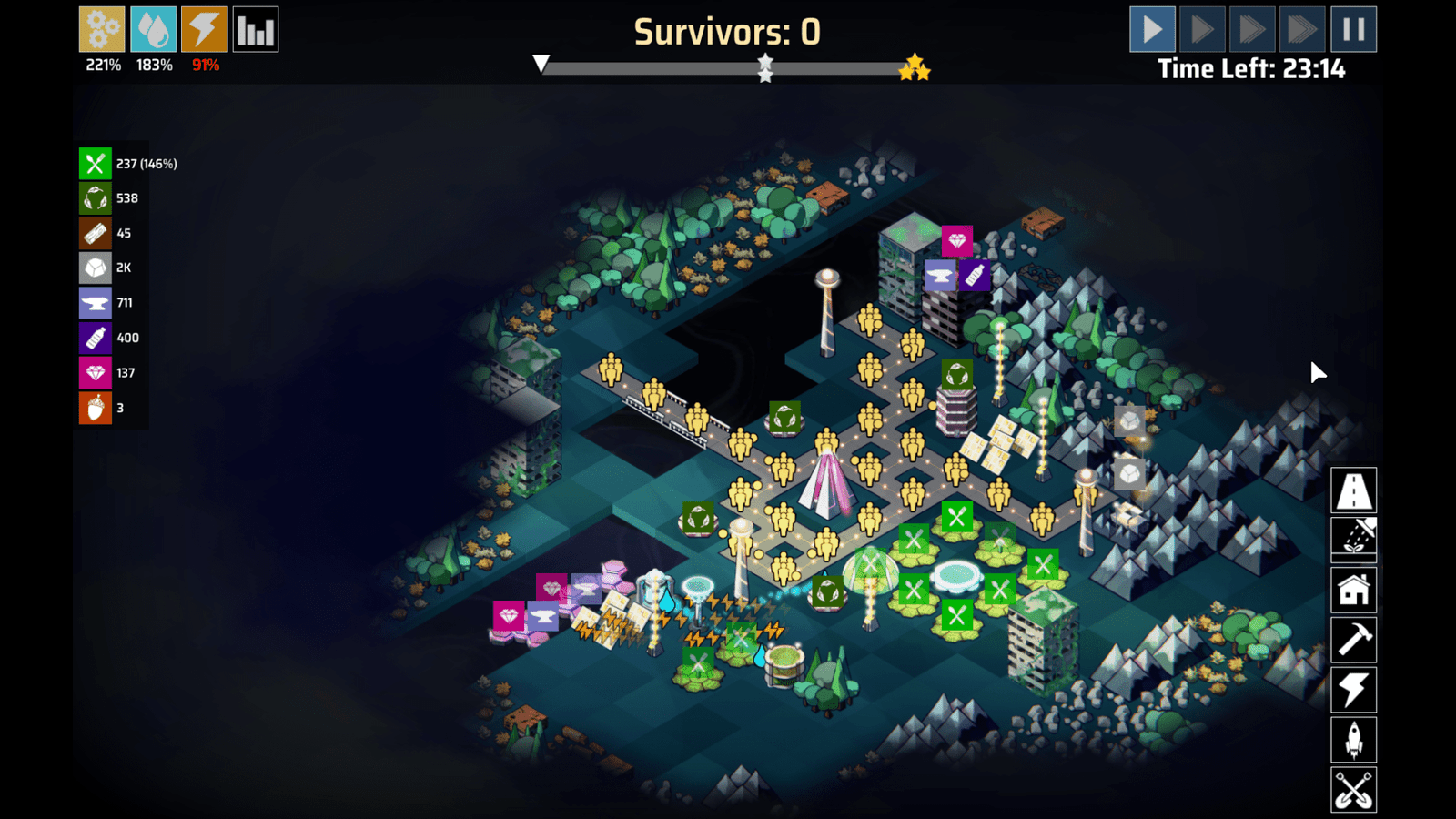Screen dimensions: 1456x819
Task: Click the lightning icon showing 91%
Action: 204,28
